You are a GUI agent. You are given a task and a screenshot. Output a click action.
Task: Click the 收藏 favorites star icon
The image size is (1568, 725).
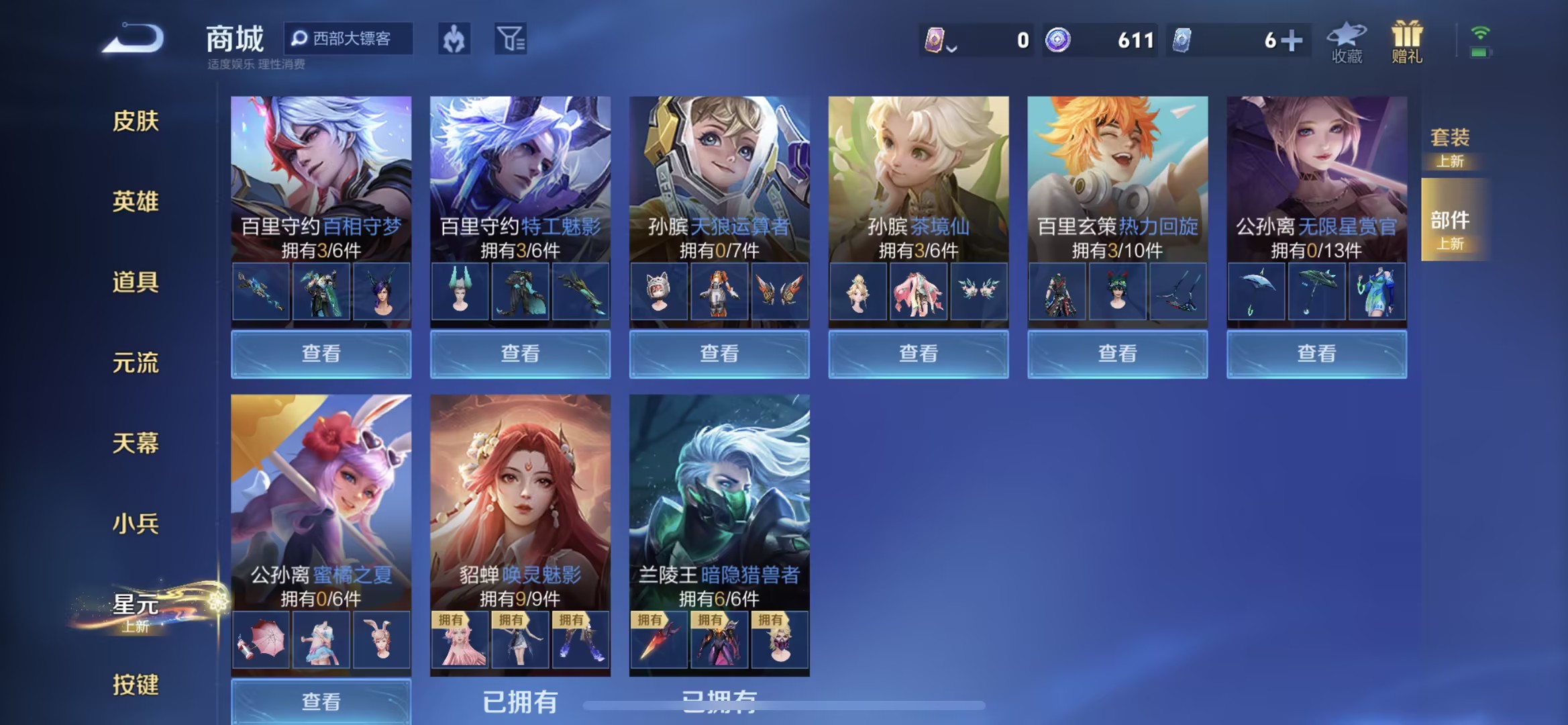[1345, 39]
